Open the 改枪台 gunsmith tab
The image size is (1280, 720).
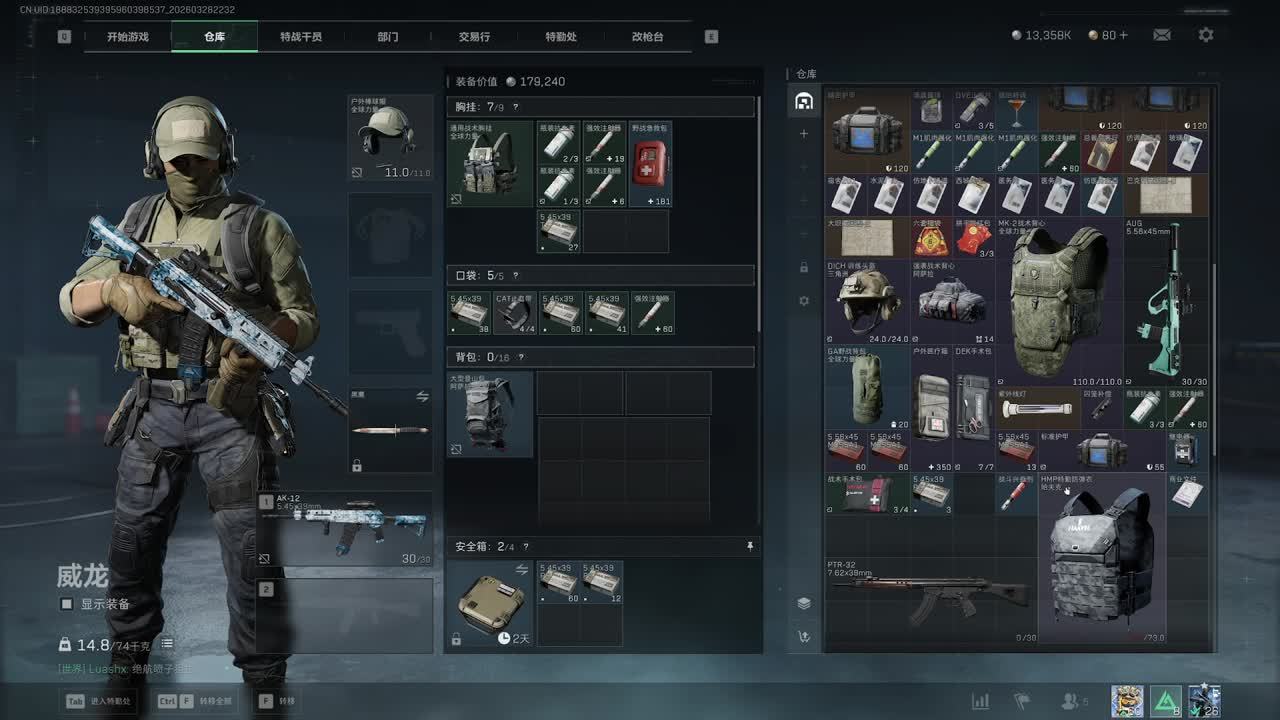click(x=647, y=37)
